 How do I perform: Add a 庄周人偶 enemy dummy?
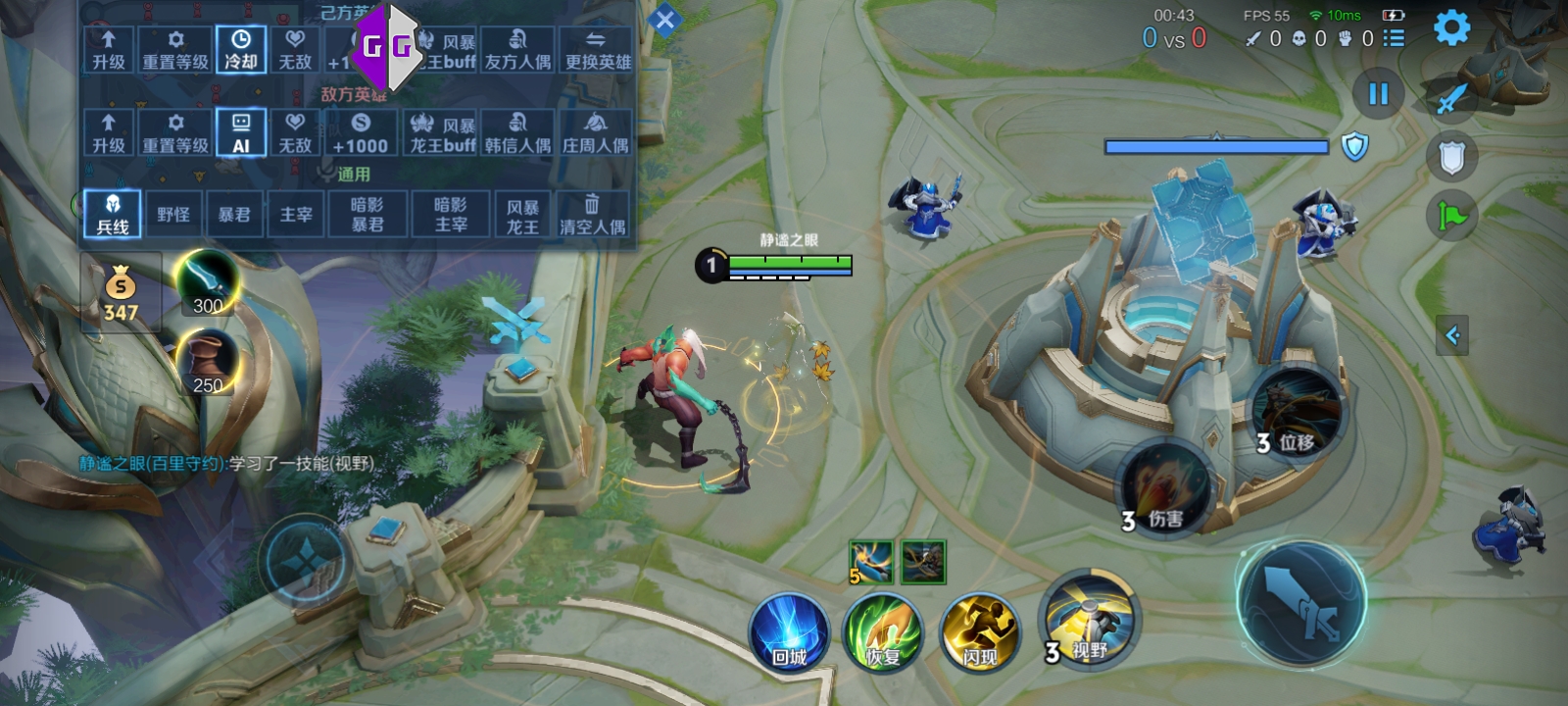596,132
